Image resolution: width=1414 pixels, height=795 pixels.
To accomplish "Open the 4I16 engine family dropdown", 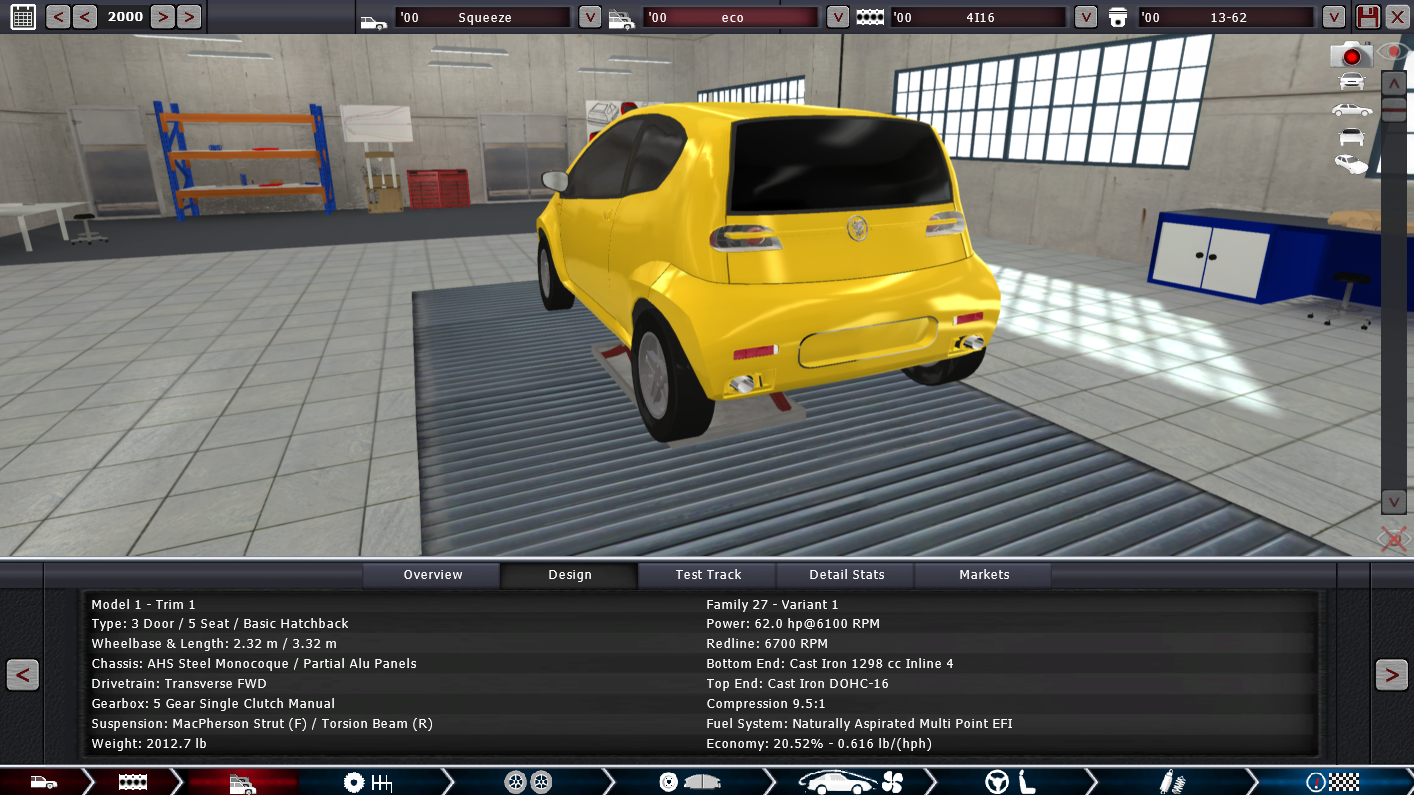I will pyautogui.click(x=1086, y=17).
